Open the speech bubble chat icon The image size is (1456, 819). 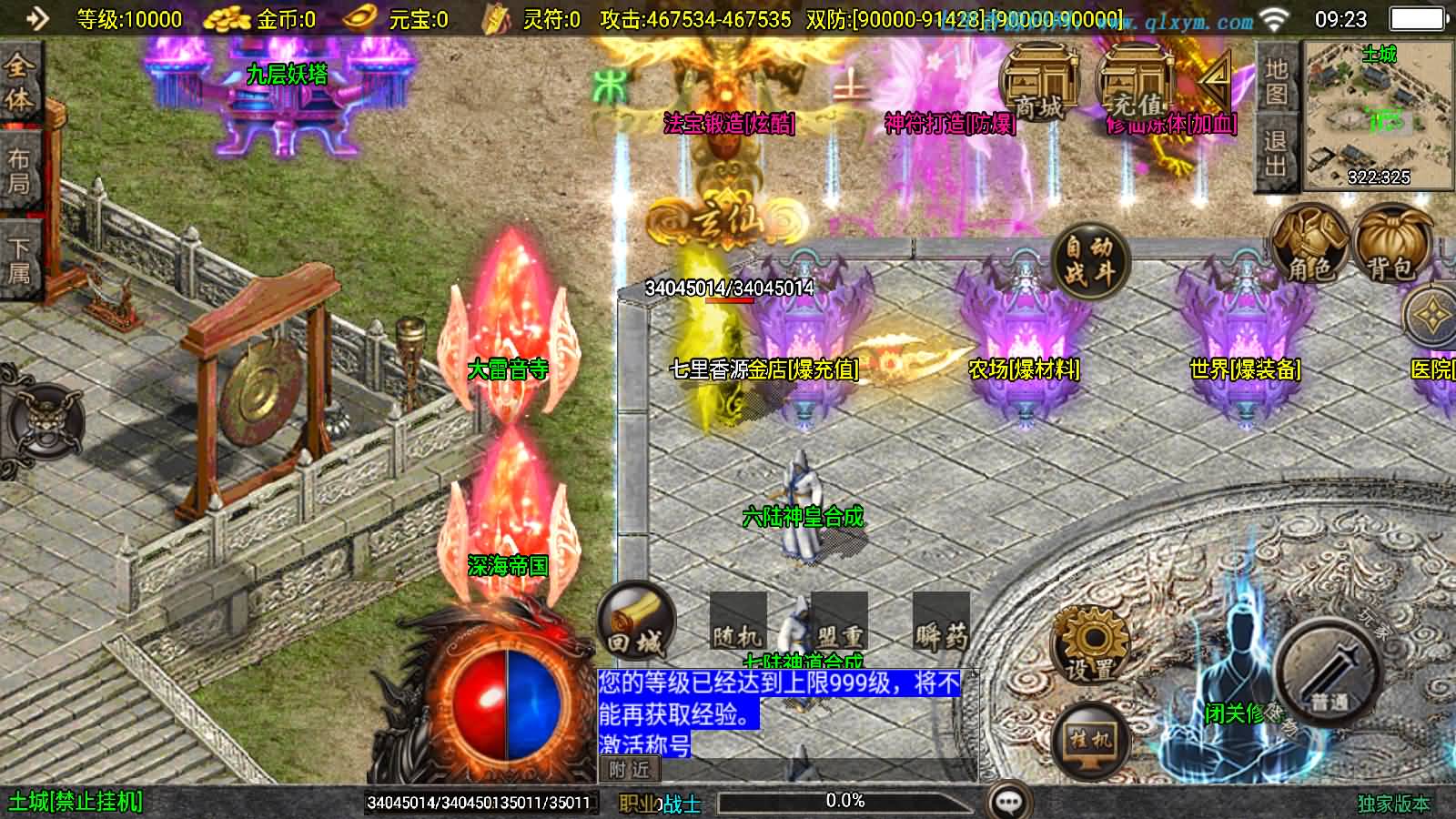point(1008,802)
